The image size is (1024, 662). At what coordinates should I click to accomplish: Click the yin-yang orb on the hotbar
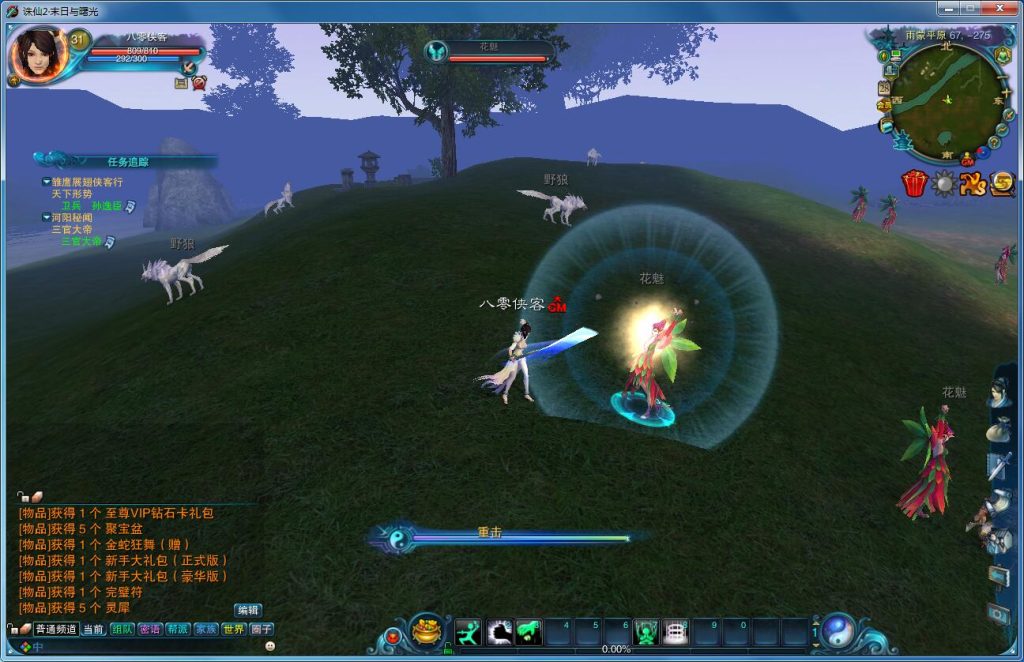[837, 630]
